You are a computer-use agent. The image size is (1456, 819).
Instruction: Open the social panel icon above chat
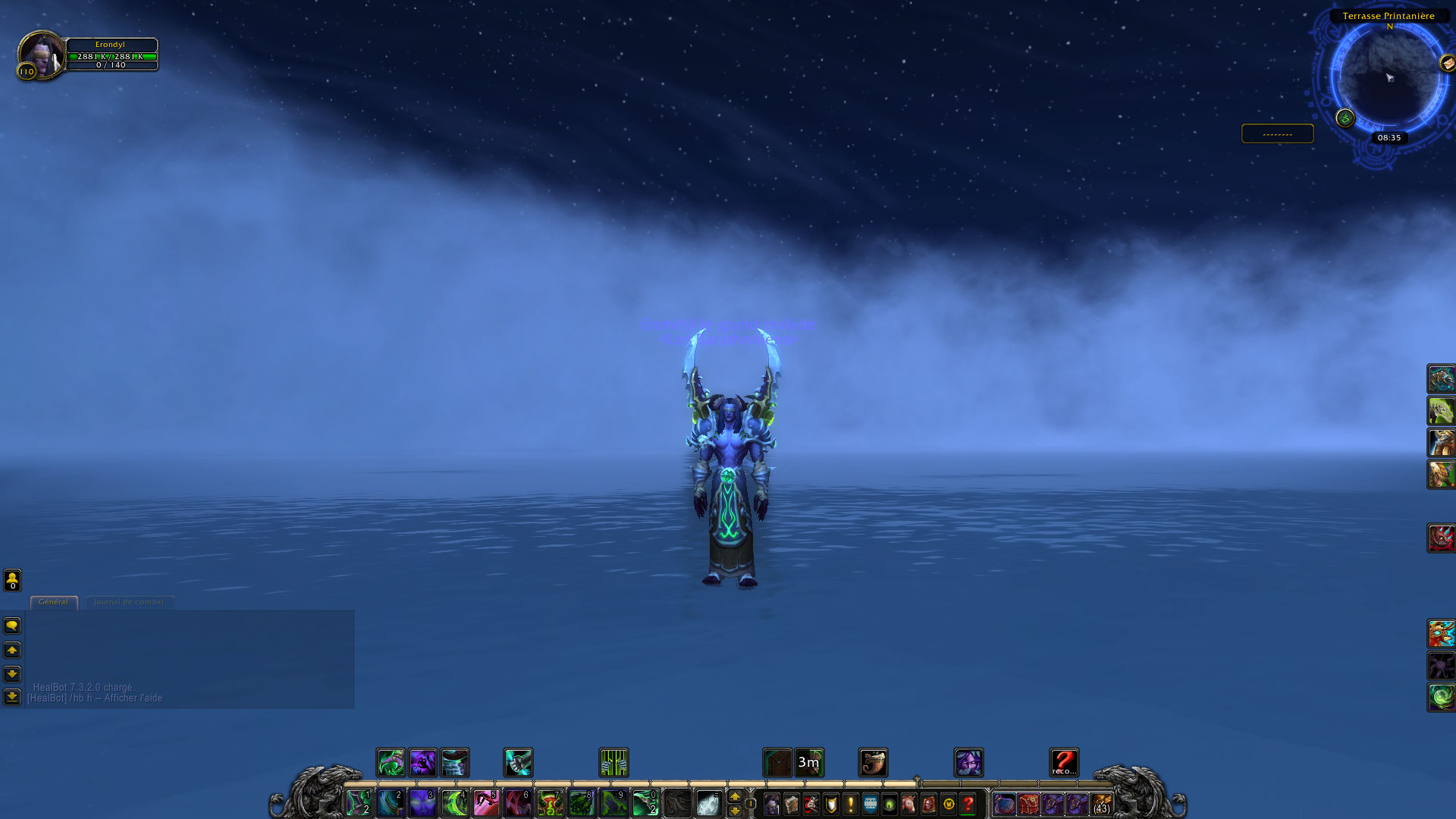pyautogui.click(x=11, y=580)
